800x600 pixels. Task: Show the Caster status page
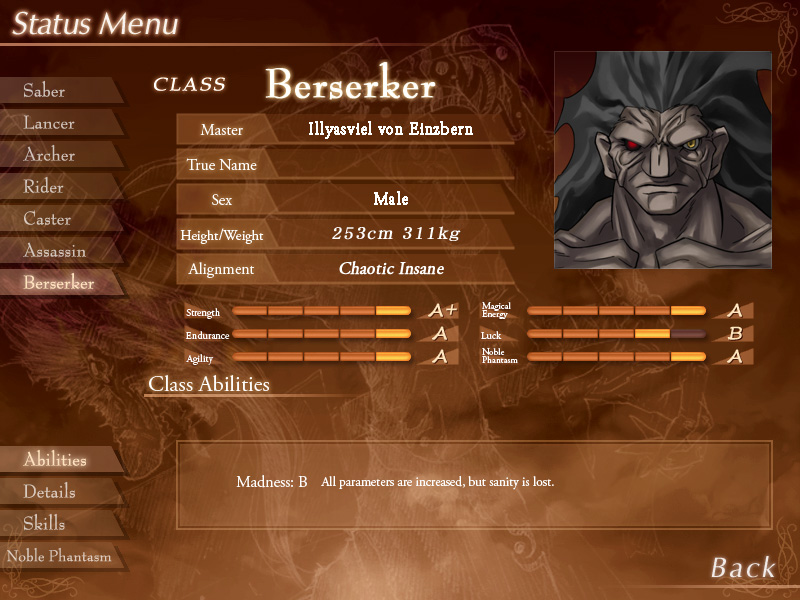coord(48,219)
